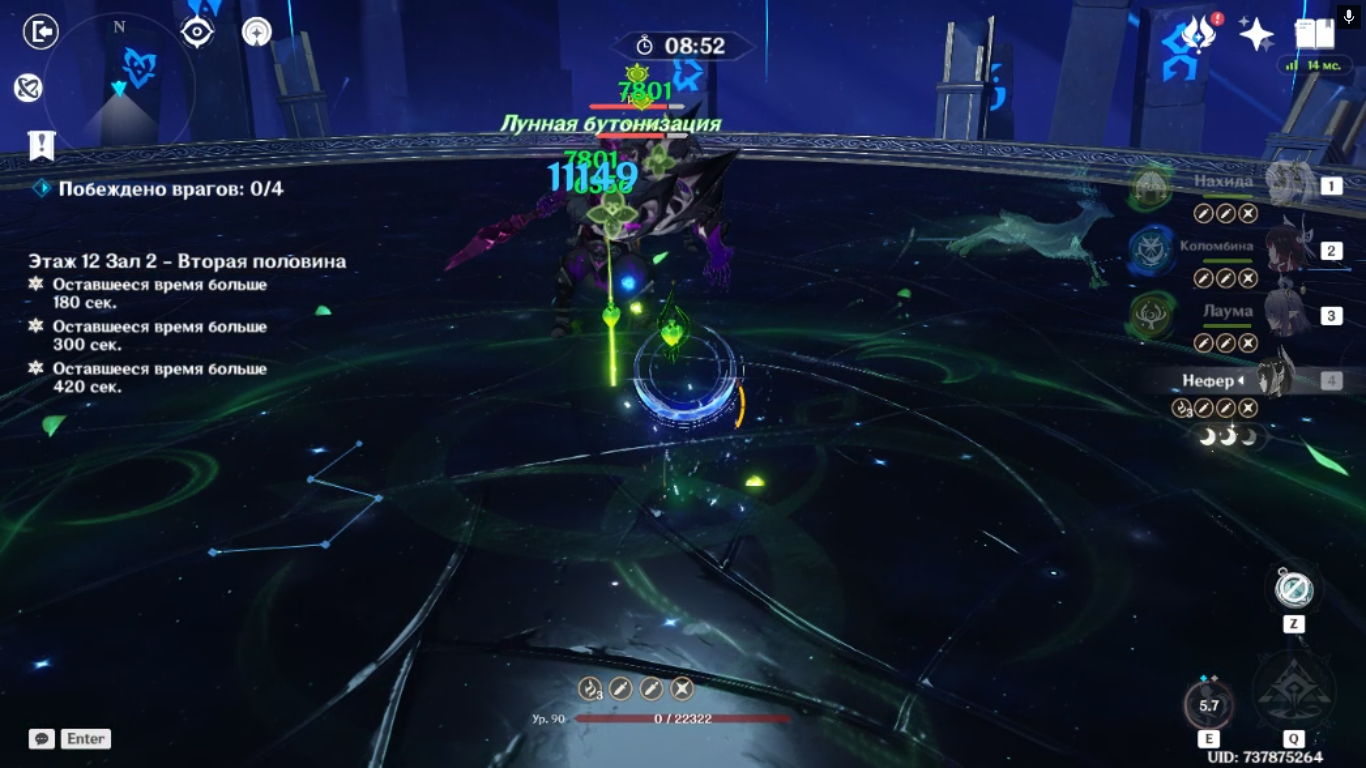
Task: Switch to party member Лаума
Action: pyautogui.click(x=1288, y=314)
